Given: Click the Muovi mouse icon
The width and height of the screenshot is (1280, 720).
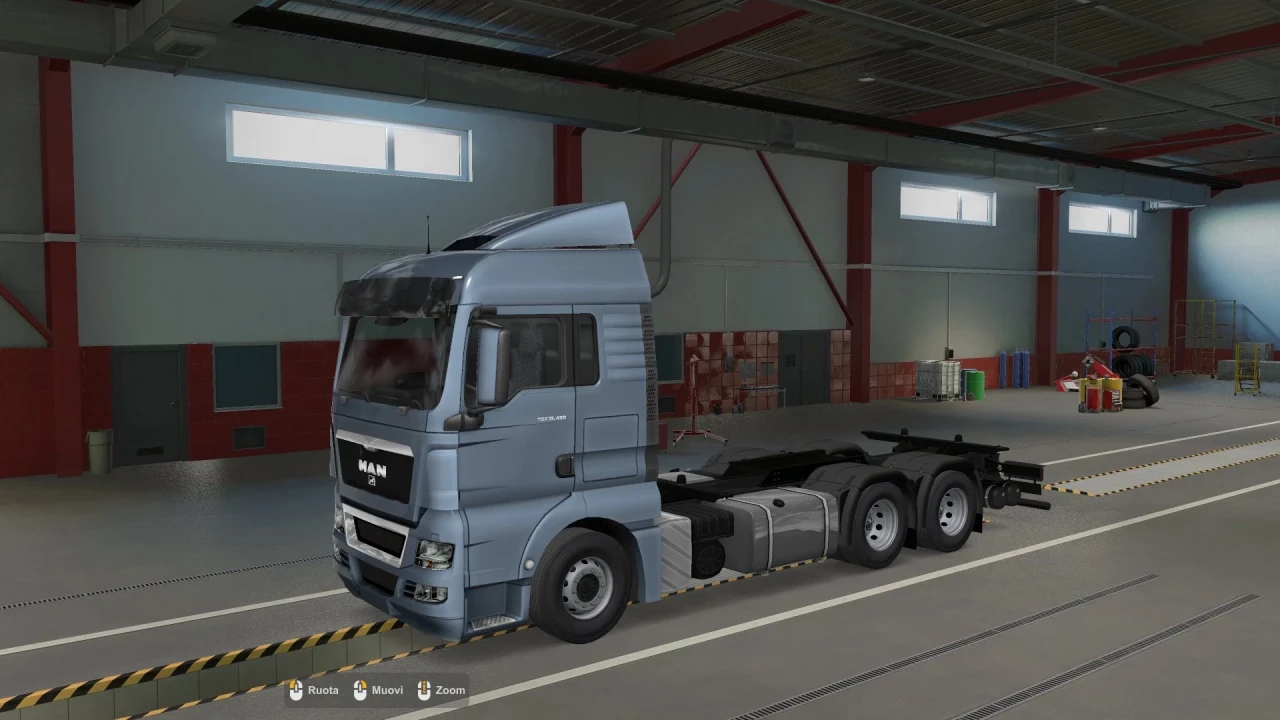Looking at the screenshot, I should (361, 690).
